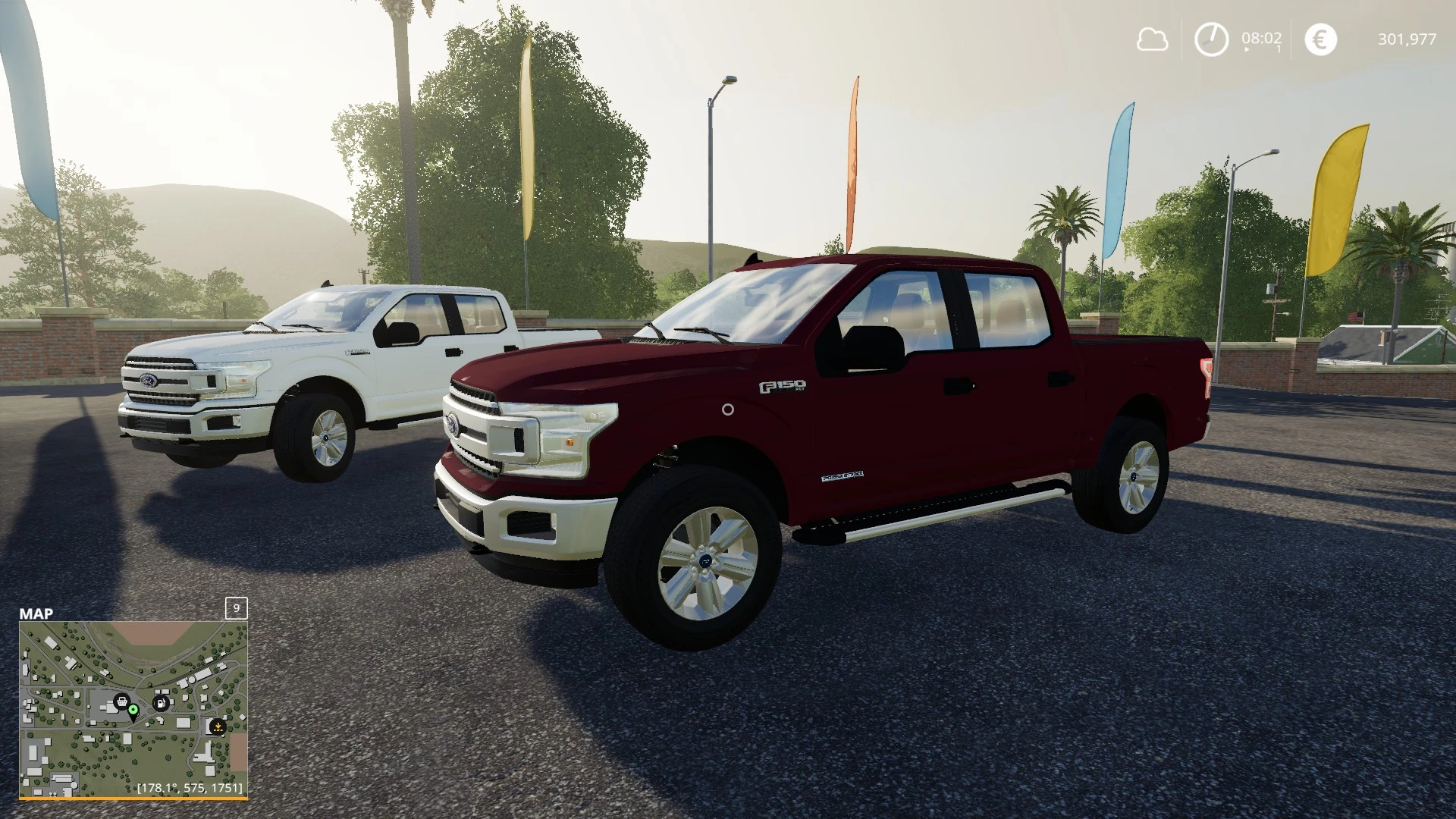Viewport: 1456px width, 819px height.
Task: Open the minimap in the corner
Action: (x=133, y=709)
